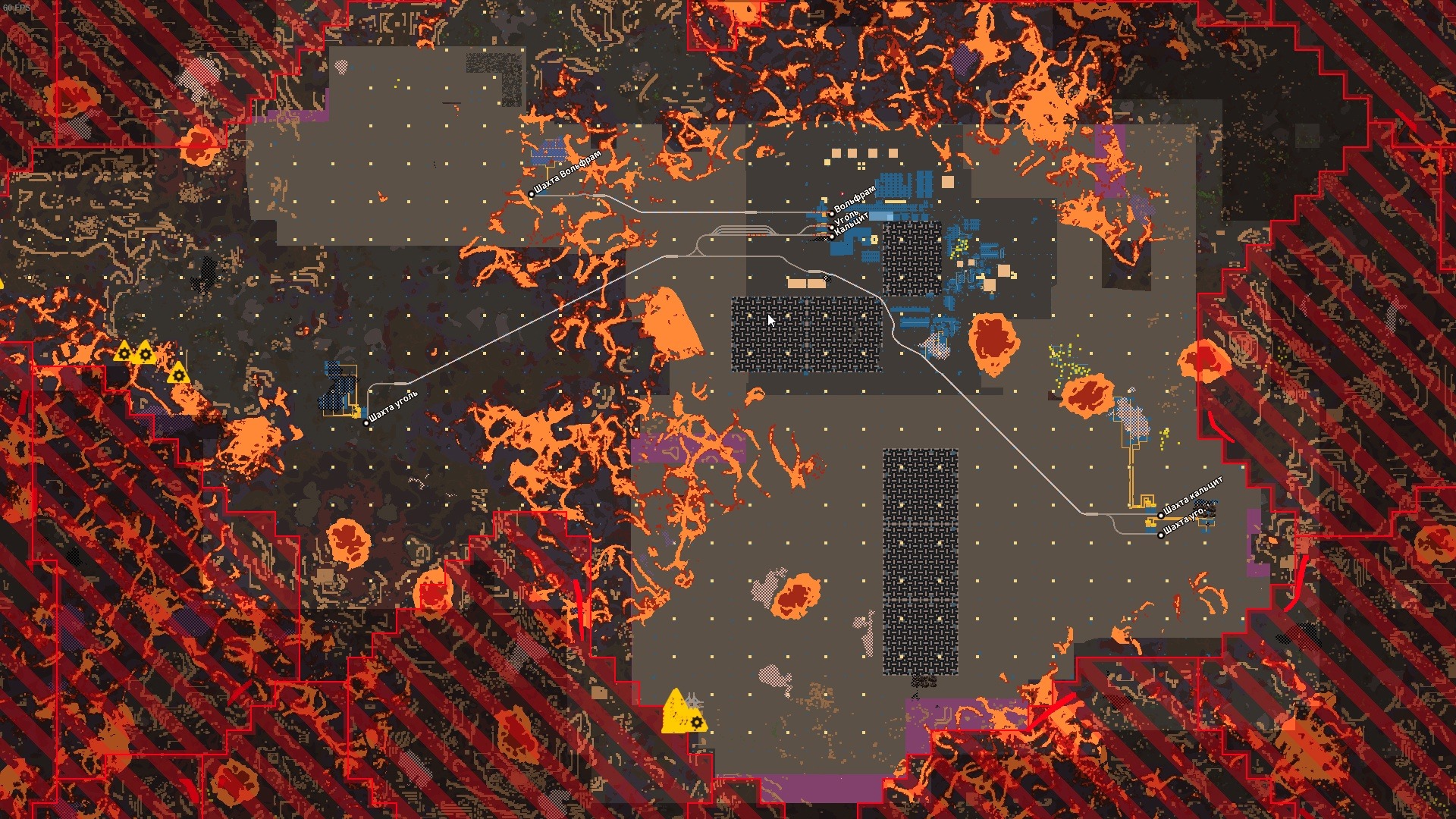Click the large yellow warning triangle alert
Screen dimensions: 1456x819
(676, 711)
